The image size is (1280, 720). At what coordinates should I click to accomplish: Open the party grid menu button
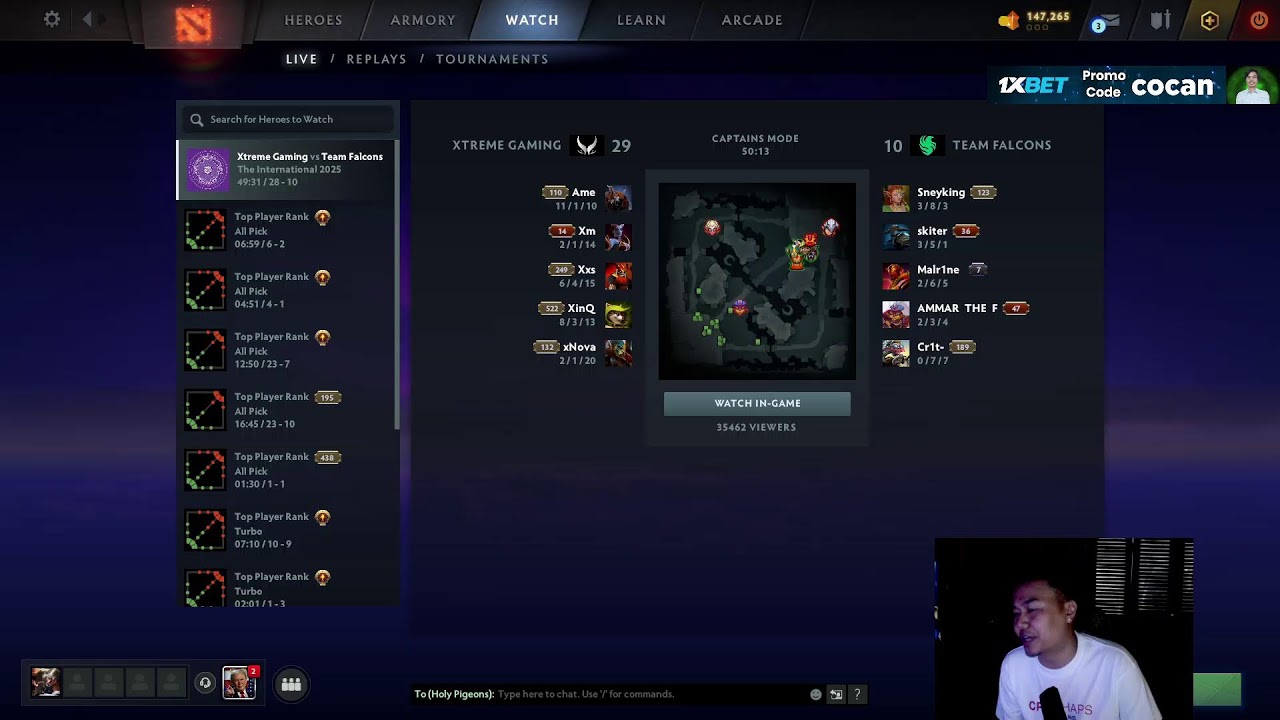pos(291,684)
